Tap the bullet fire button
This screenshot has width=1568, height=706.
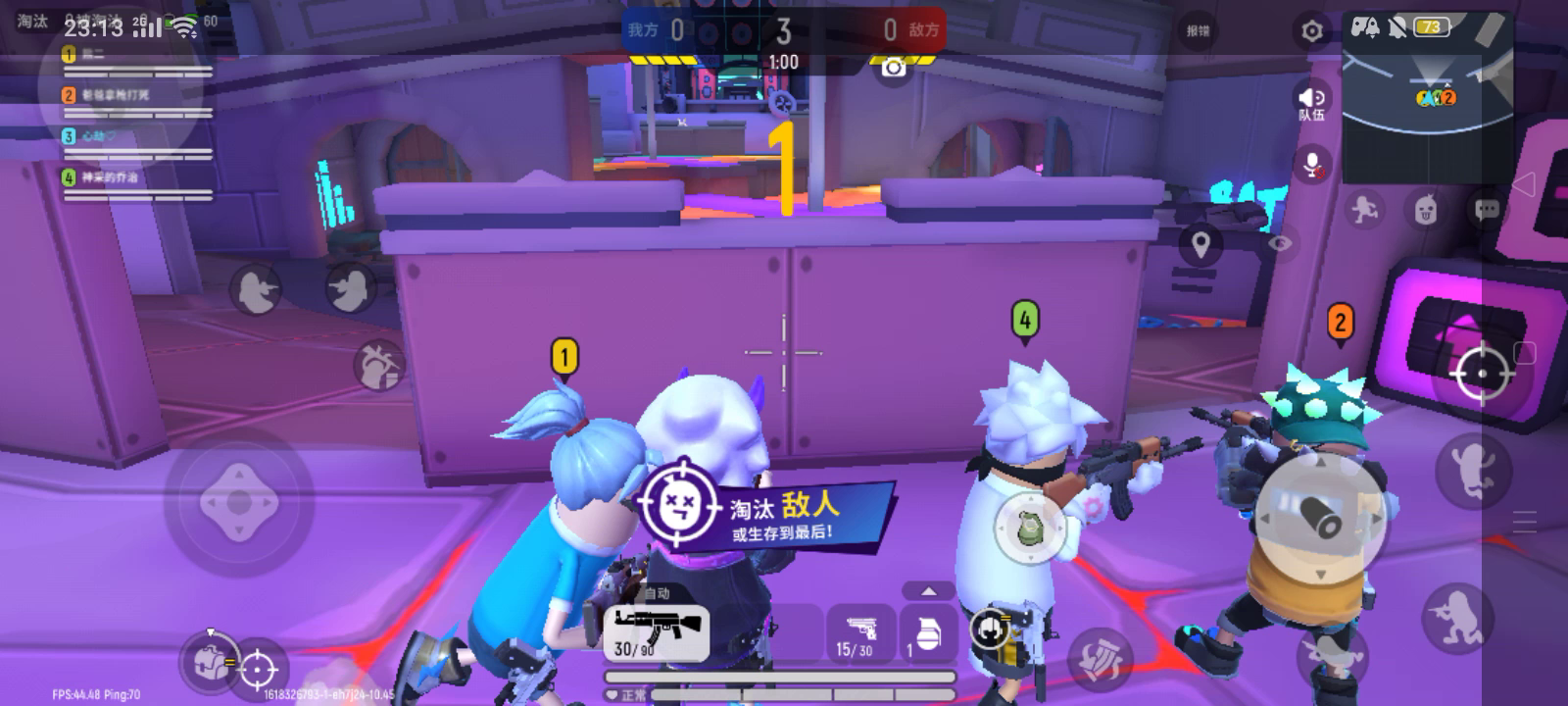pos(1320,519)
